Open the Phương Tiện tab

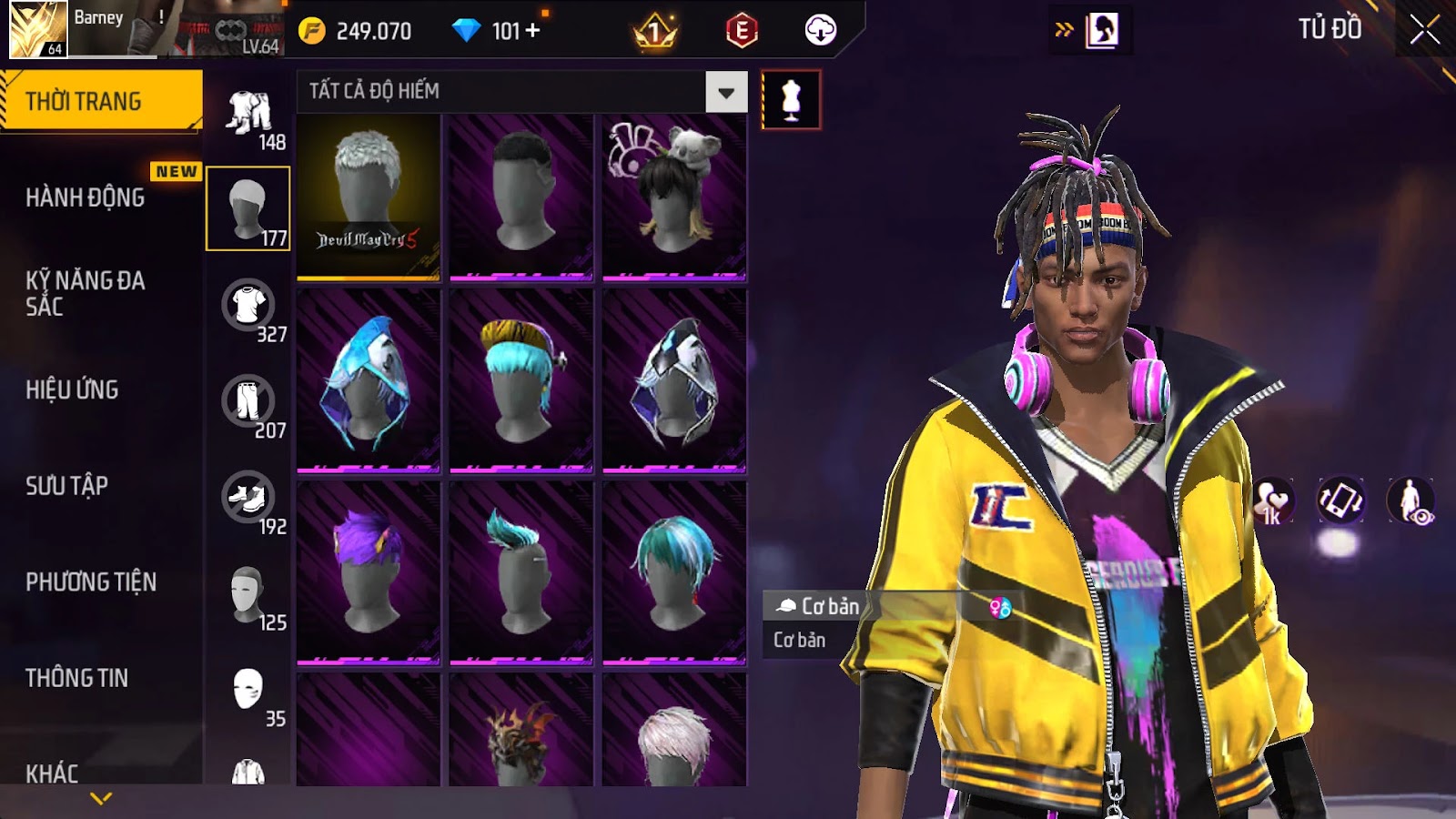click(91, 581)
